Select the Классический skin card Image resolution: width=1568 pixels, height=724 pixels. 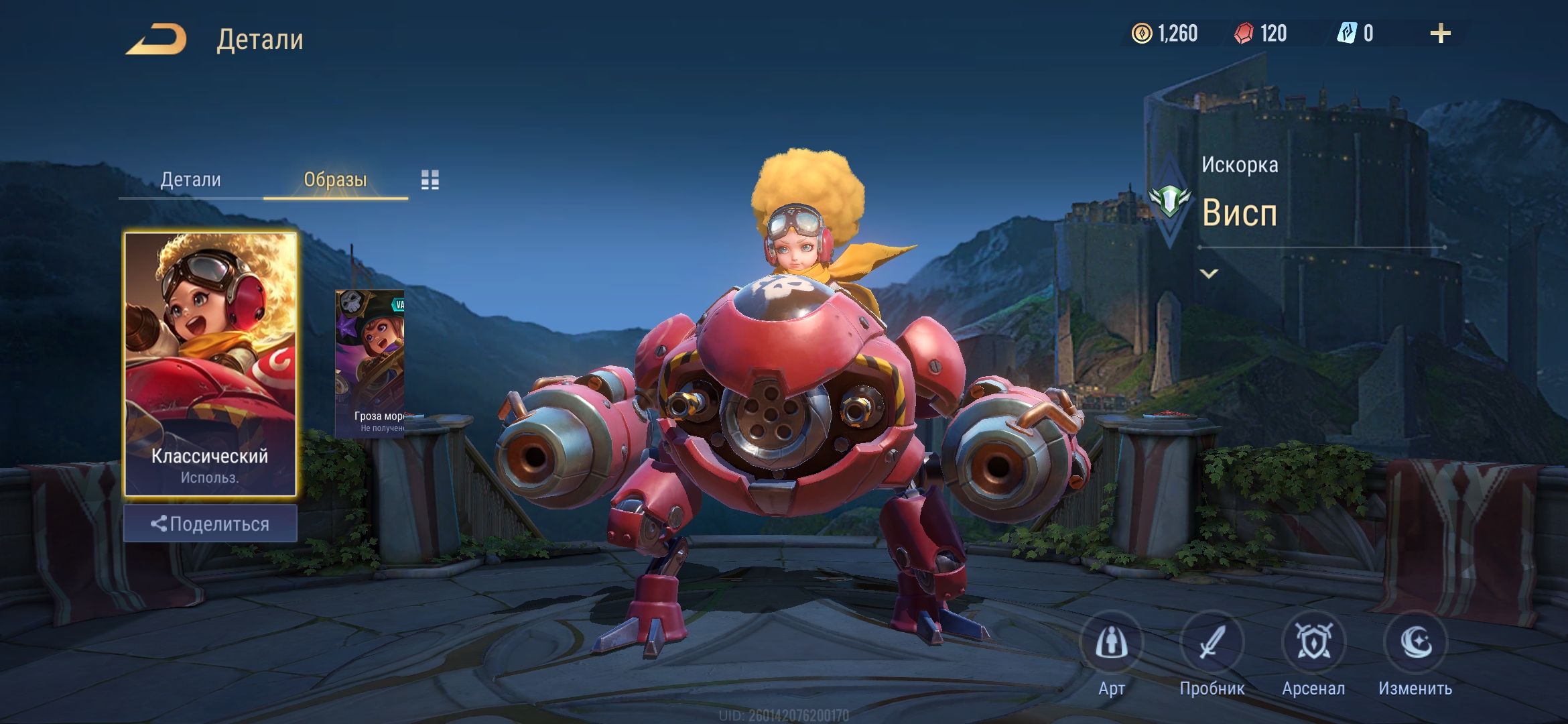[x=210, y=364]
